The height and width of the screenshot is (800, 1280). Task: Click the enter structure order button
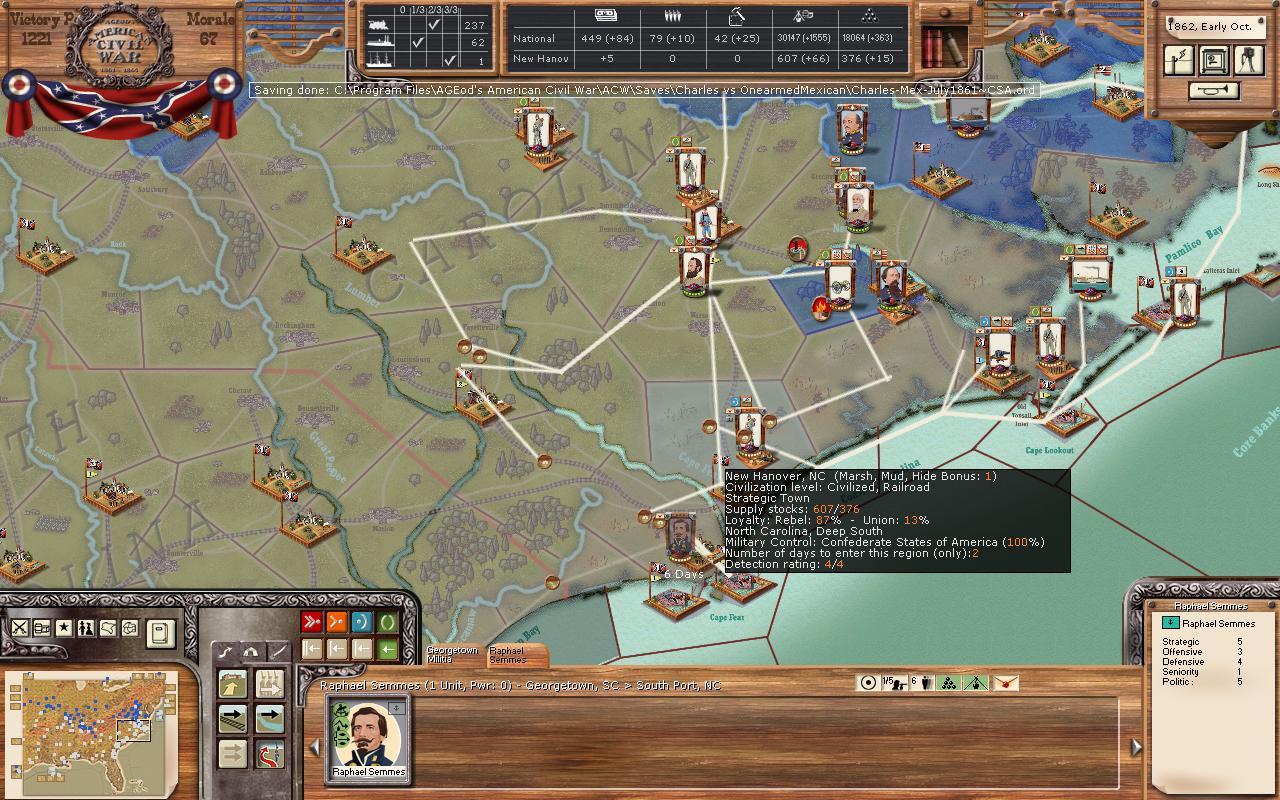(x=233, y=683)
